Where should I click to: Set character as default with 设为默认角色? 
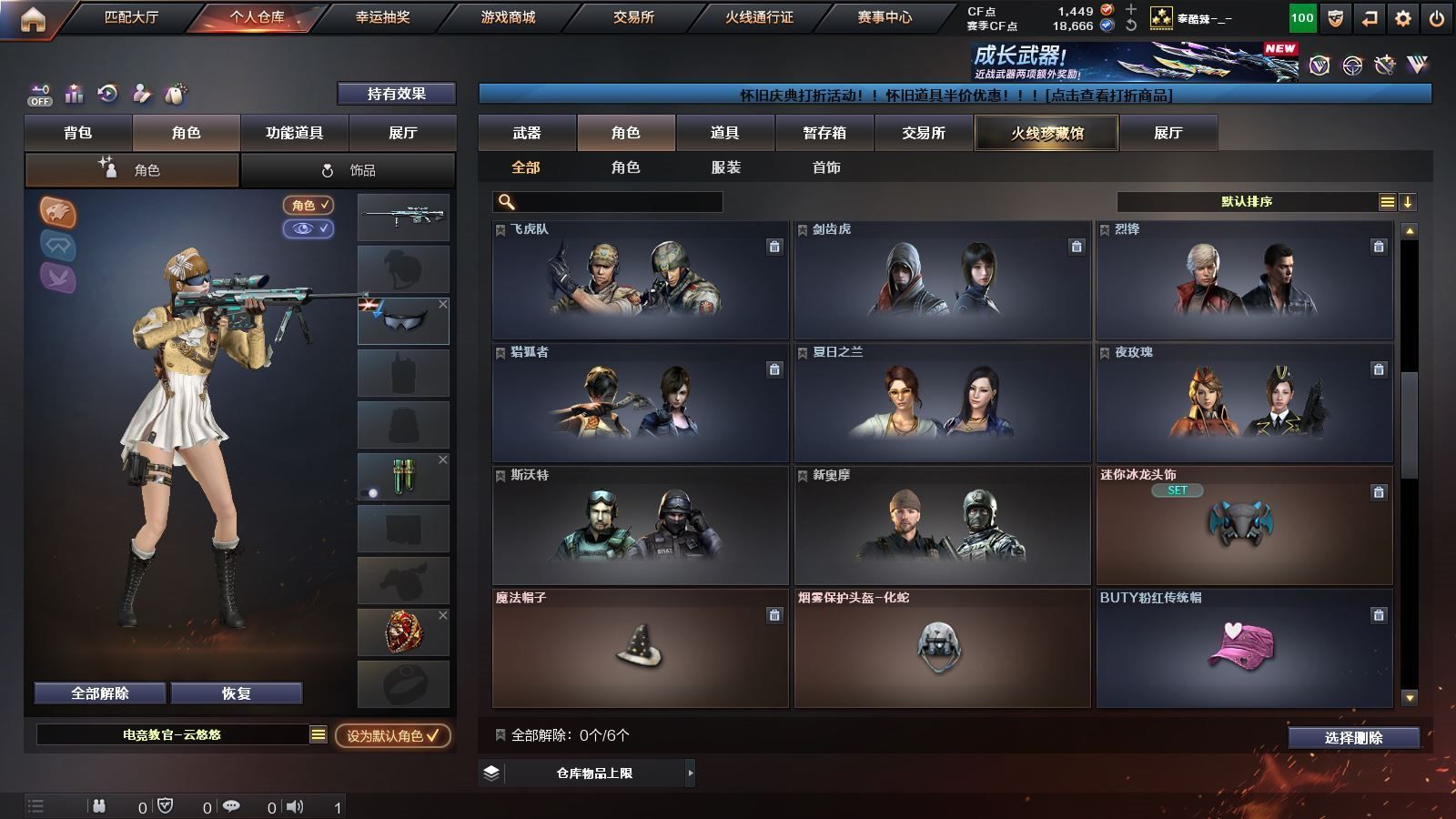pyautogui.click(x=392, y=735)
